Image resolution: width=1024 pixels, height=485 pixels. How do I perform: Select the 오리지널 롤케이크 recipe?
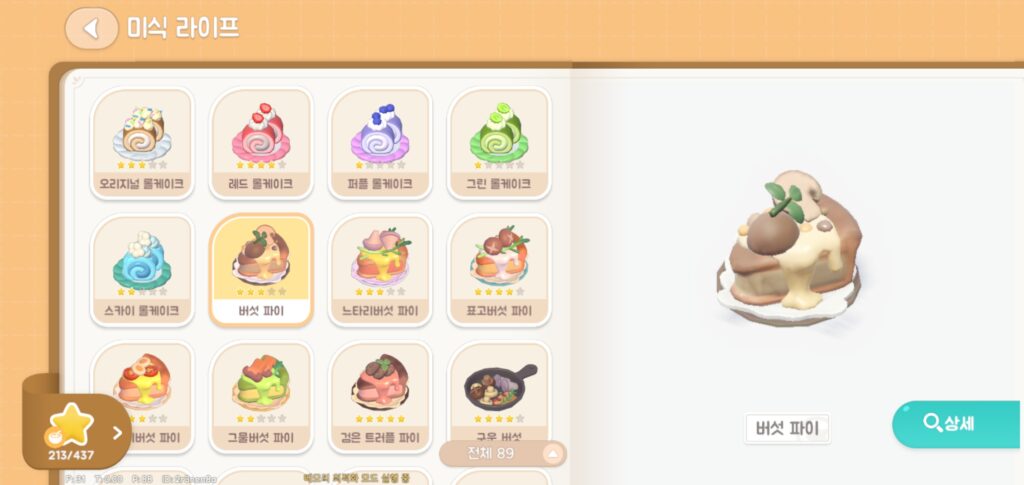coord(142,142)
